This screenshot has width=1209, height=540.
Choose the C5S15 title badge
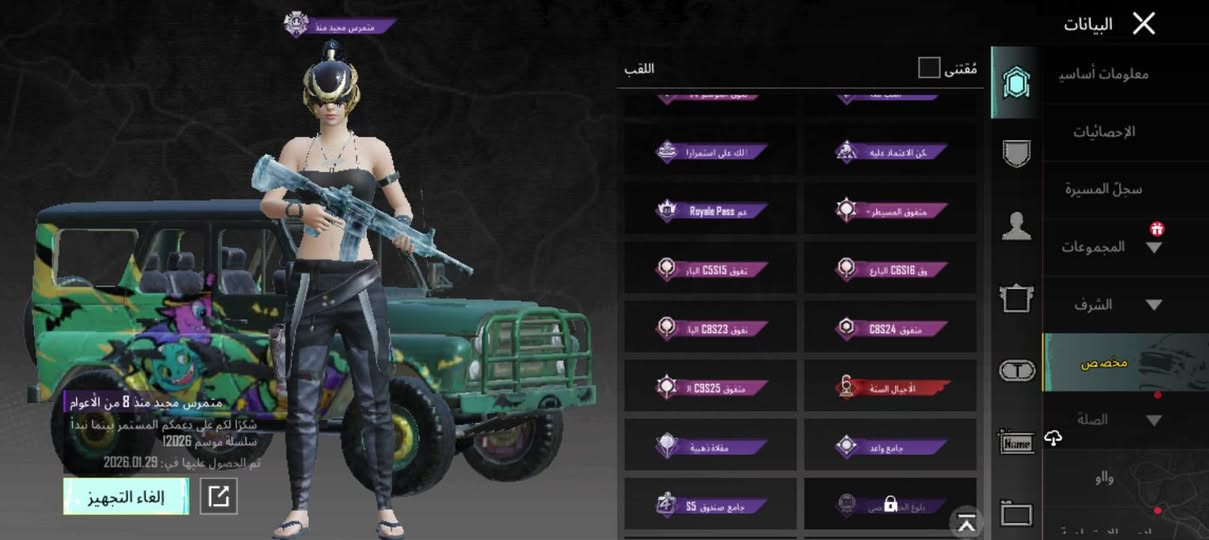pyautogui.click(x=711, y=269)
